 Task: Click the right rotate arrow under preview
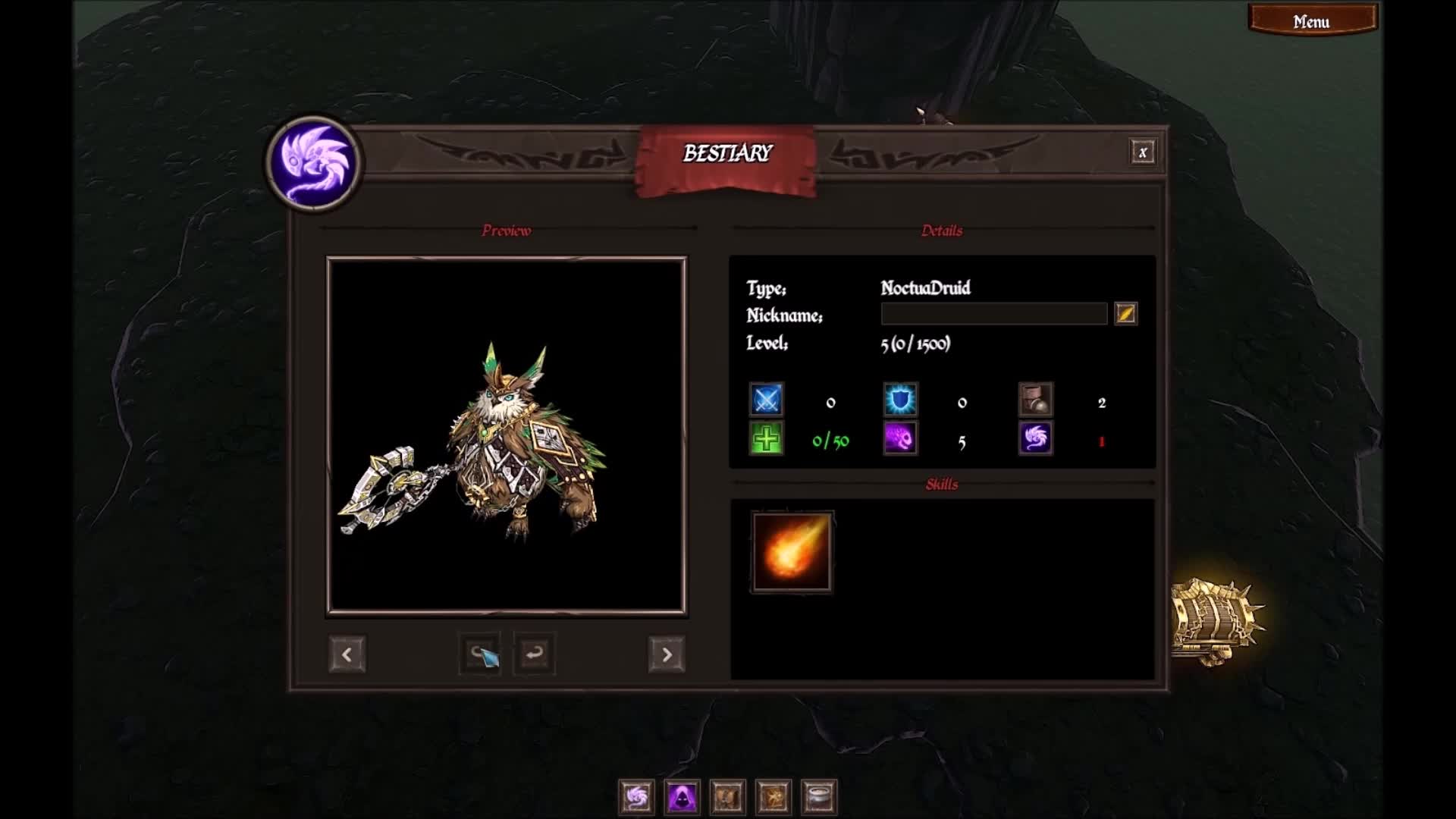533,653
